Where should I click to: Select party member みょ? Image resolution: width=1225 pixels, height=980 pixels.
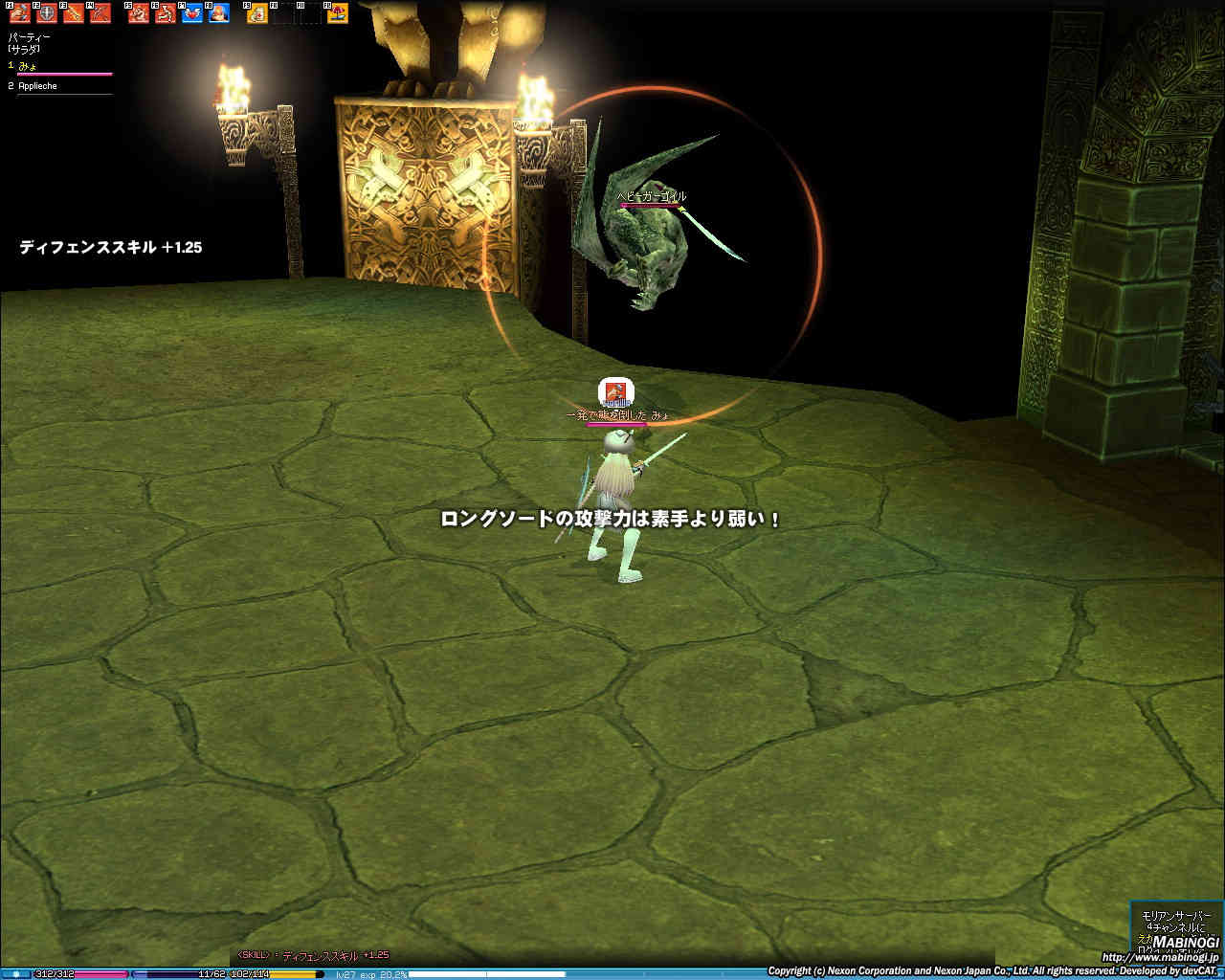pyautogui.click(x=29, y=66)
